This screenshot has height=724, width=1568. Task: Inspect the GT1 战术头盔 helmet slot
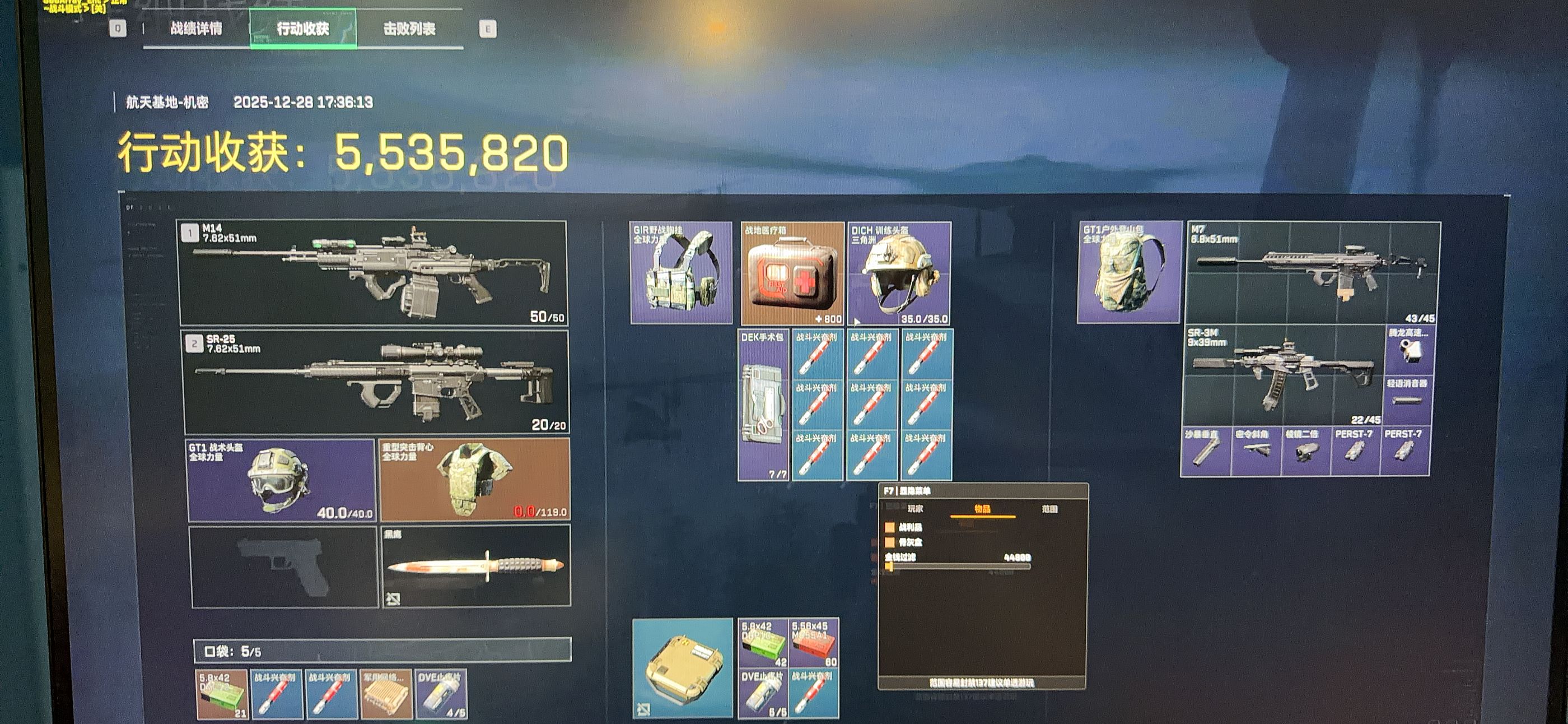[281, 480]
